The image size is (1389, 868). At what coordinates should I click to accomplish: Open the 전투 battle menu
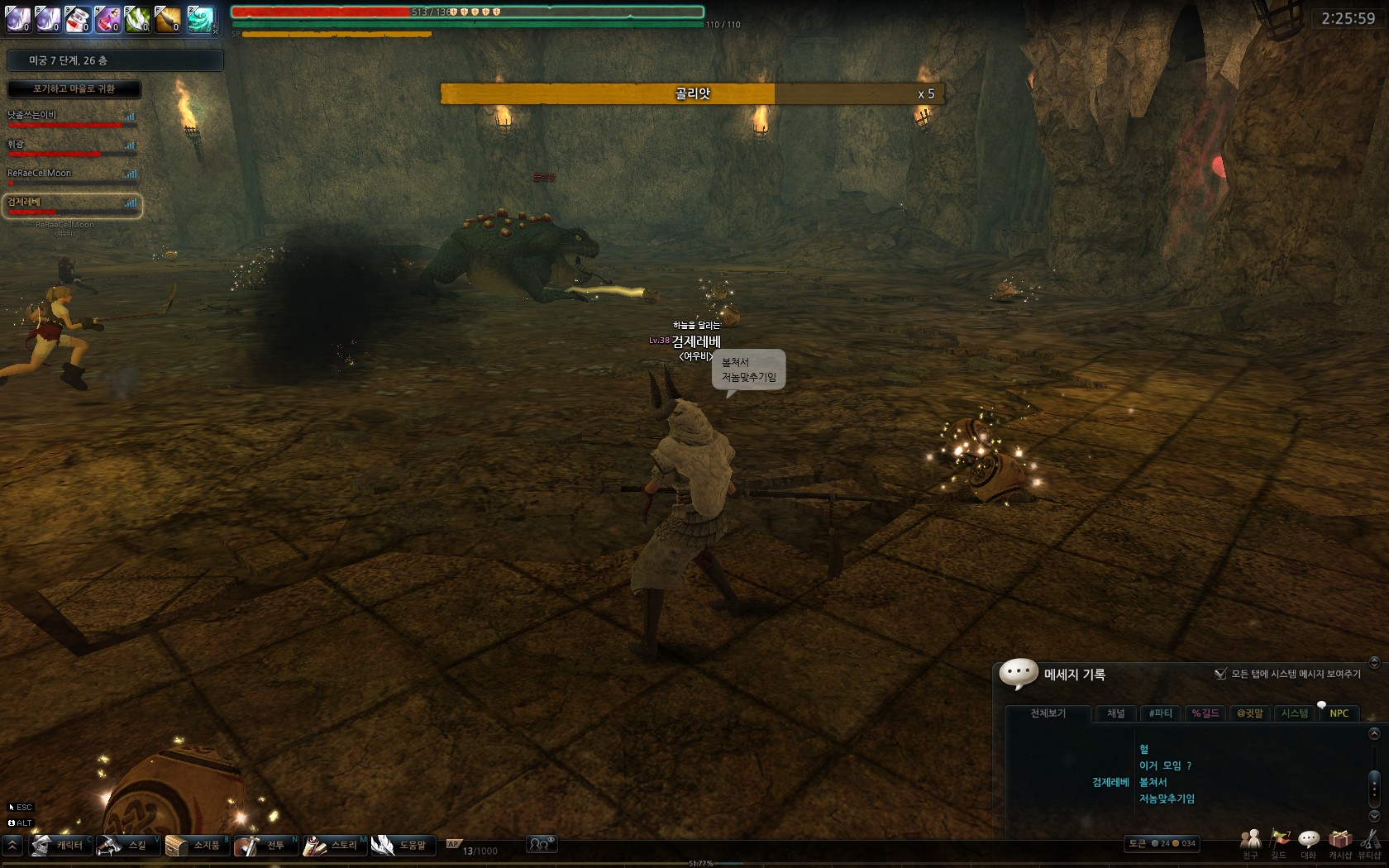[266, 845]
